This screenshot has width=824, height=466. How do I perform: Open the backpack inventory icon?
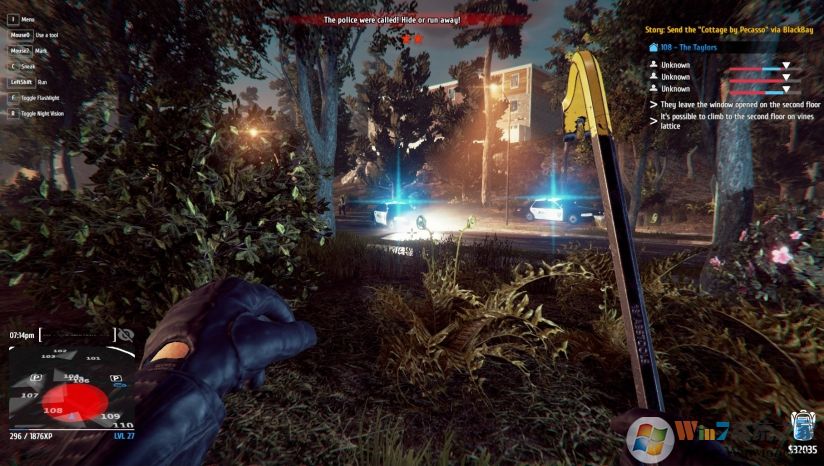tap(802, 425)
